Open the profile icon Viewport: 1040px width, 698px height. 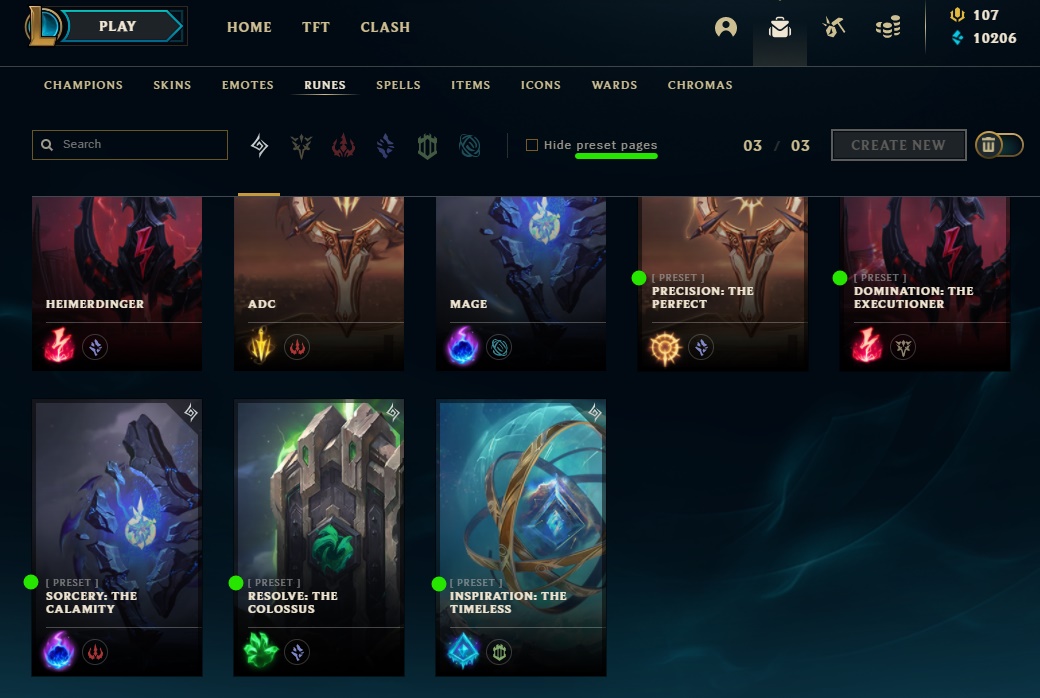tap(726, 28)
